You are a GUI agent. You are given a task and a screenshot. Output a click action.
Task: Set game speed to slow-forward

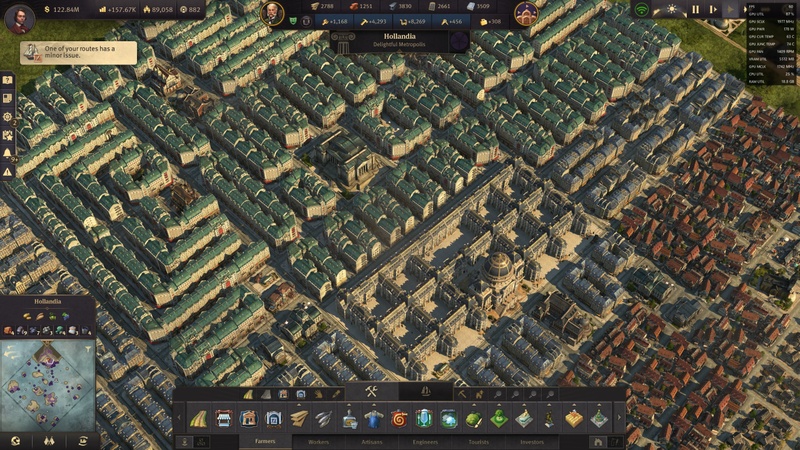712,10
